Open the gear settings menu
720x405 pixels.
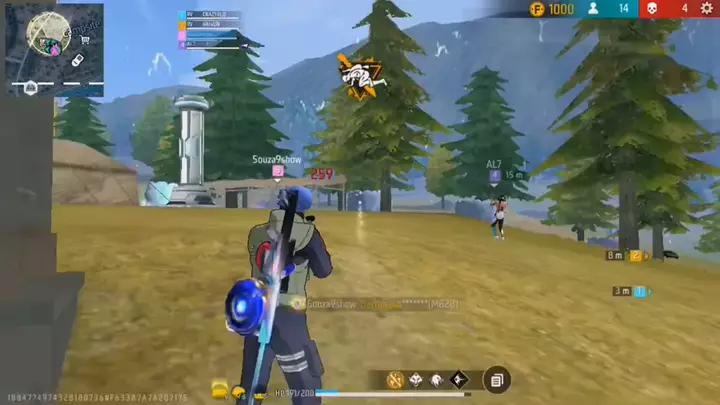(x=707, y=8)
